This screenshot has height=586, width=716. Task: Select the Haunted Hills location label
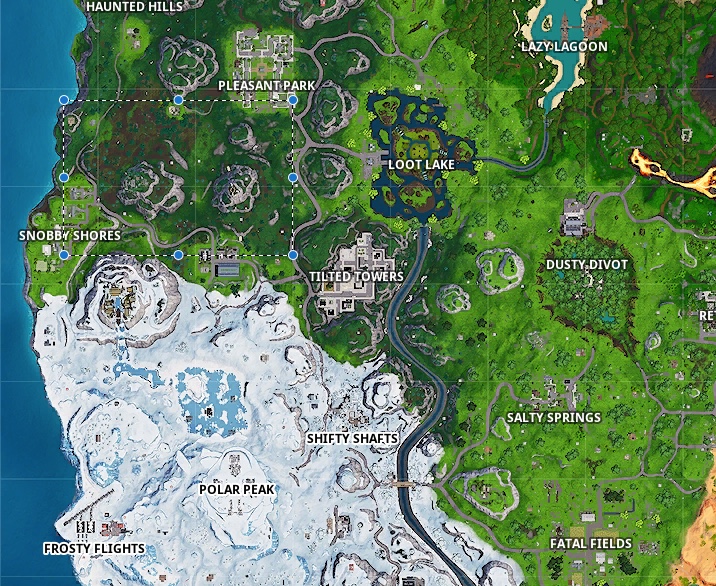(134, 6)
